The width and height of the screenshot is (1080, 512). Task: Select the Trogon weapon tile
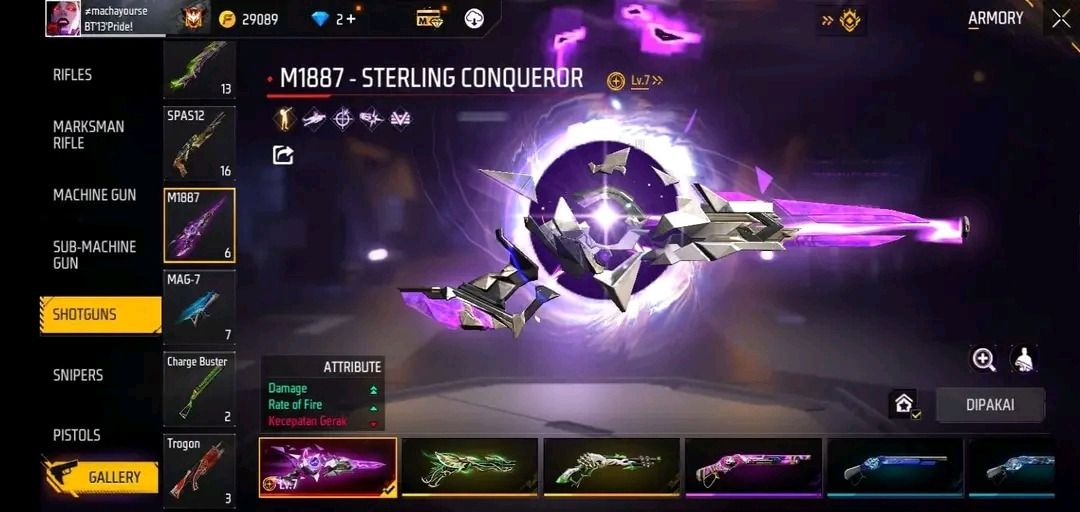[199, 470]
